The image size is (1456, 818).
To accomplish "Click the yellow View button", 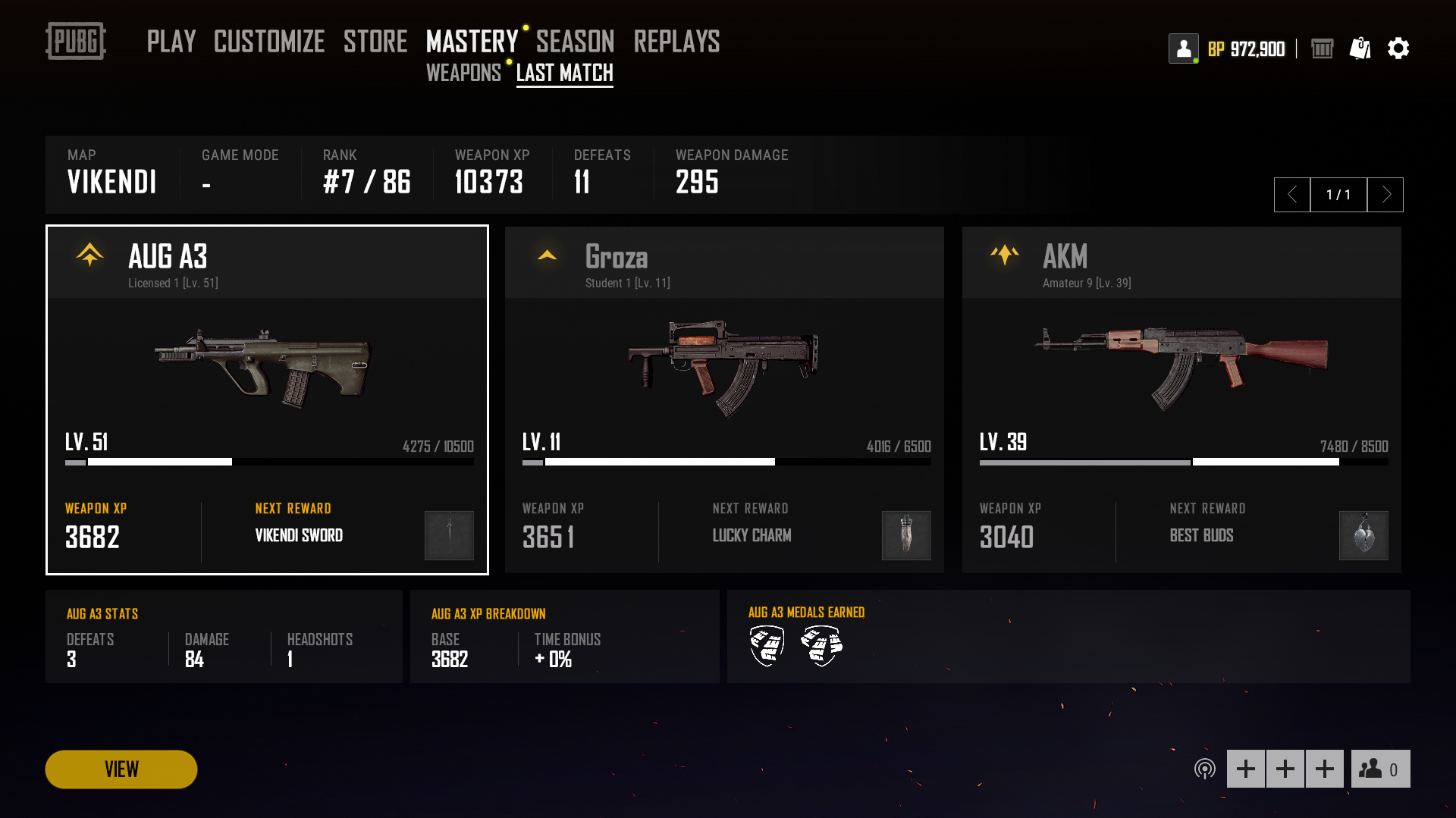I will [x=121, y=769].
